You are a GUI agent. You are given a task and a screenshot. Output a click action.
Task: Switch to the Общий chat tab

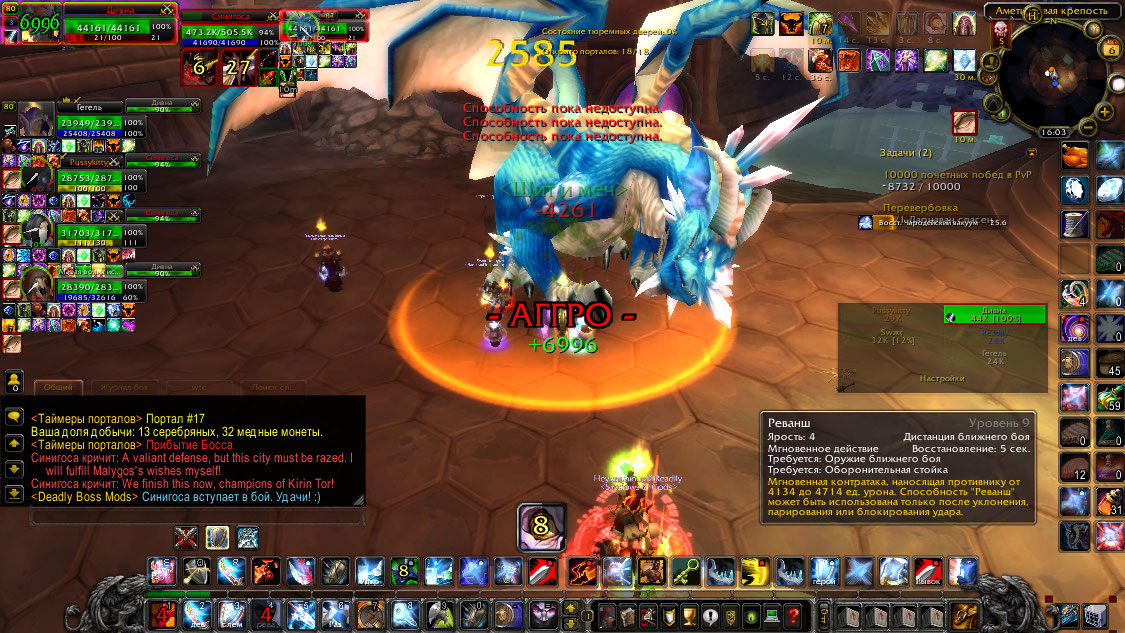coord(57,387)
